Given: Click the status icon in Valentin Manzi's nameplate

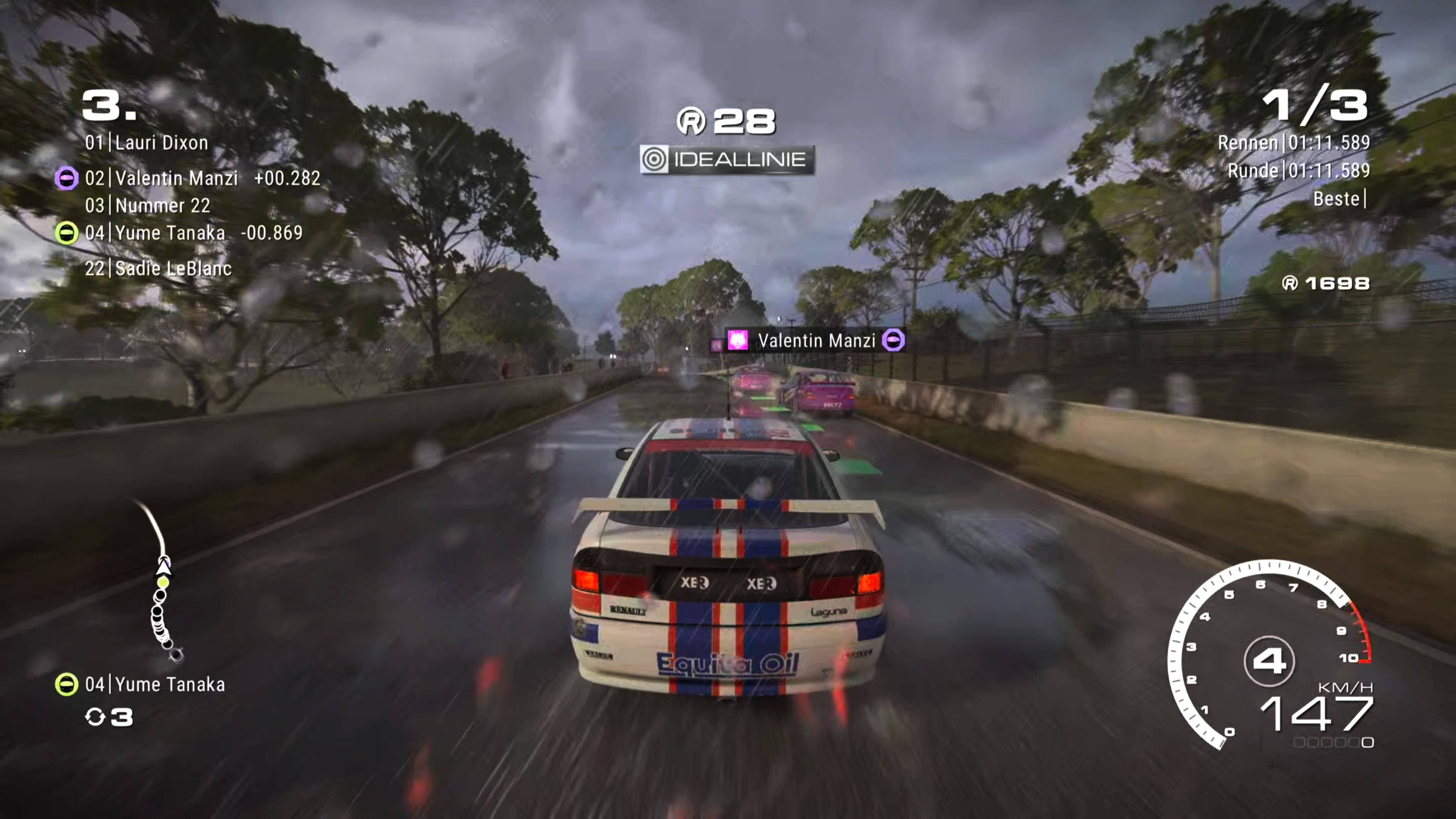Looking at the screenshot, I should click(x=893, y=340).
